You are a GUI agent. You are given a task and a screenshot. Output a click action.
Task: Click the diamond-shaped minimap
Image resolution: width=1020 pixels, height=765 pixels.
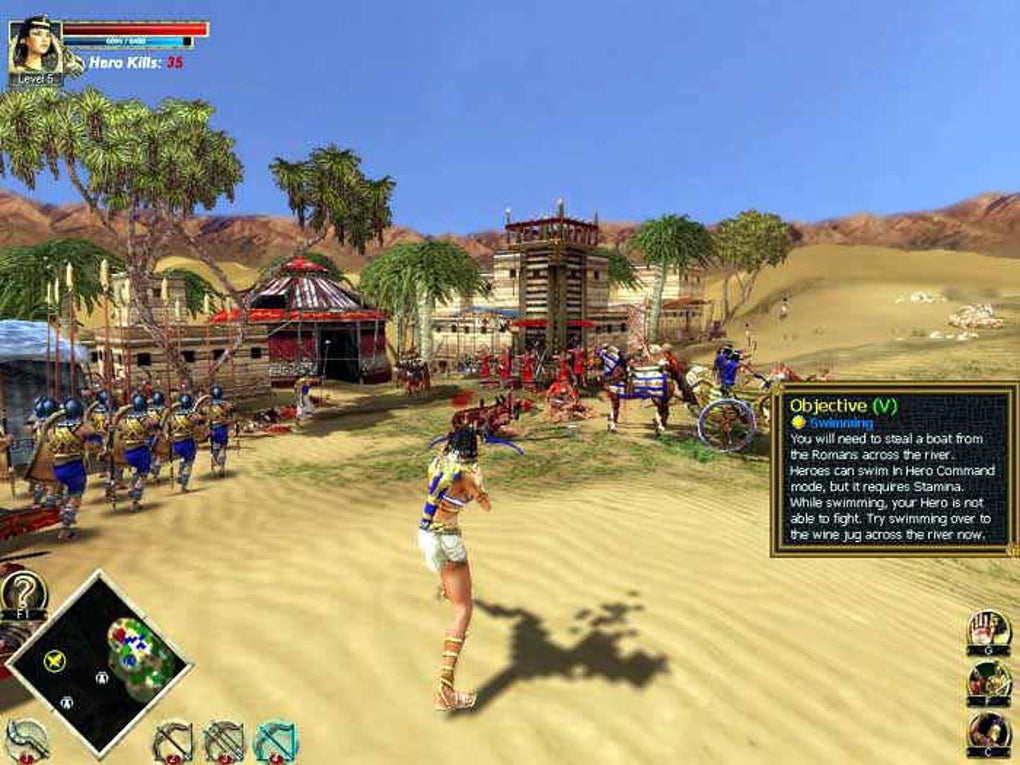[x=98, y=662]
